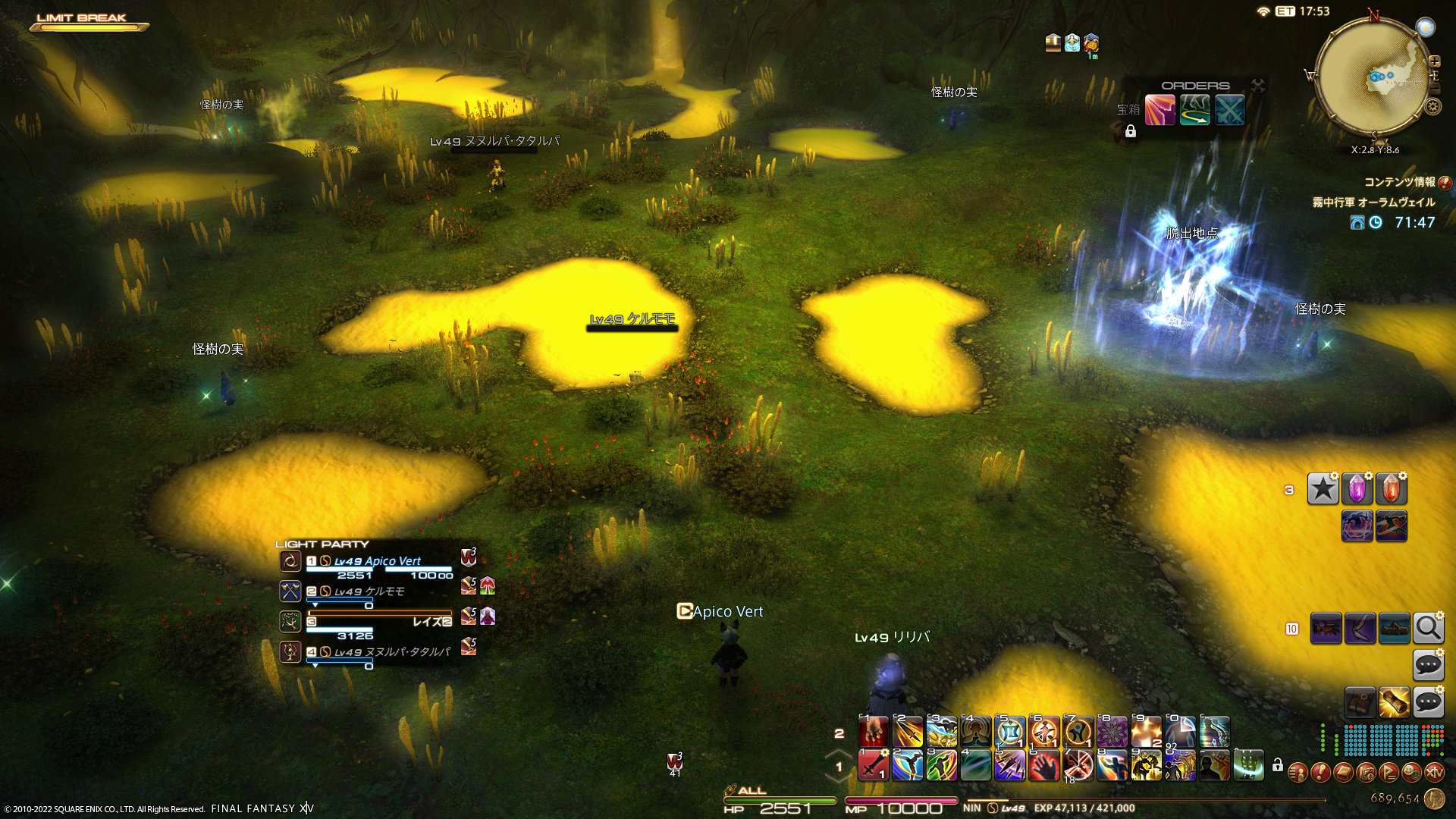Viewport: 1456px width, 819px height.
Task: Activate the red sword macro on hotbar 1
Action: 873,765
